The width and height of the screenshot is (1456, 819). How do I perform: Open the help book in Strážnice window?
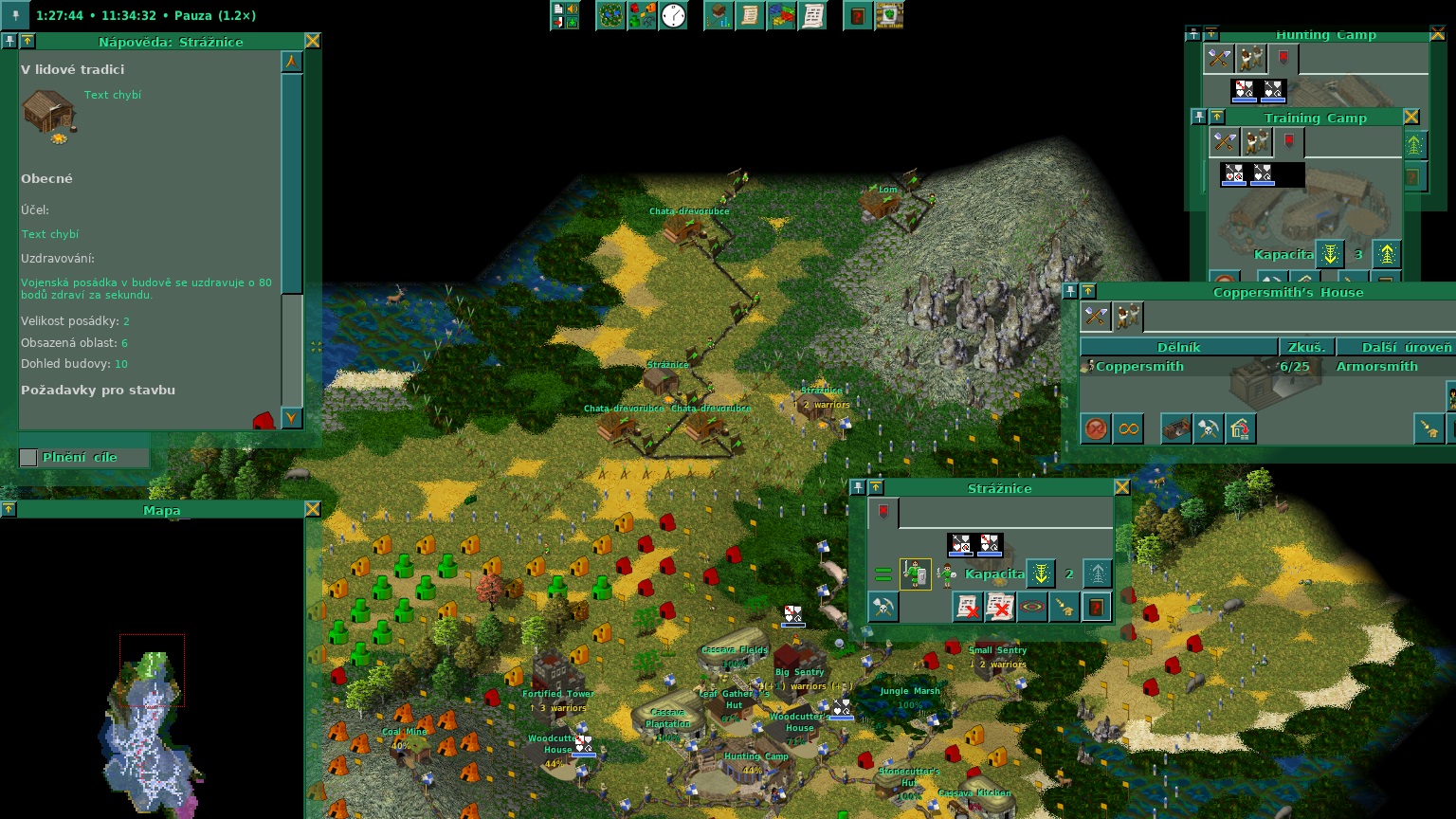(1097, 607)
